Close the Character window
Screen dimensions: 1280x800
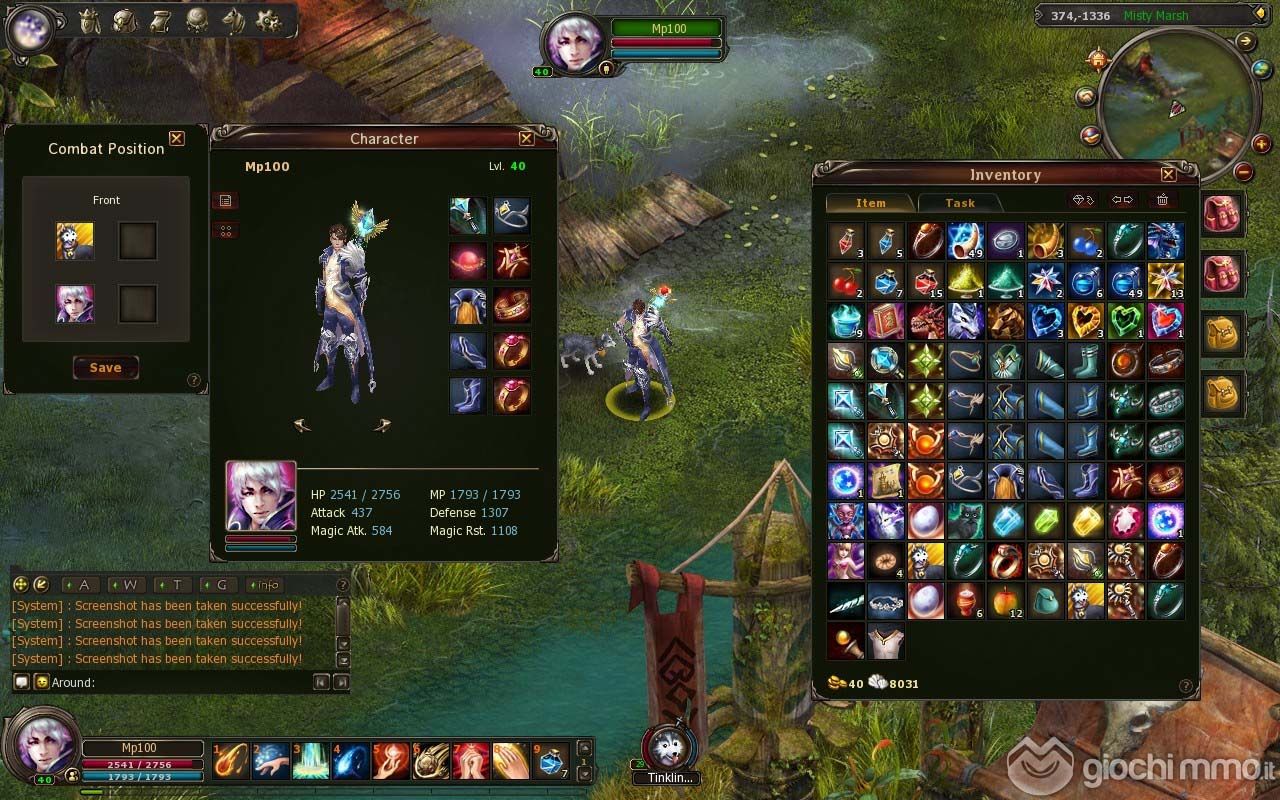tap(526, 139)
